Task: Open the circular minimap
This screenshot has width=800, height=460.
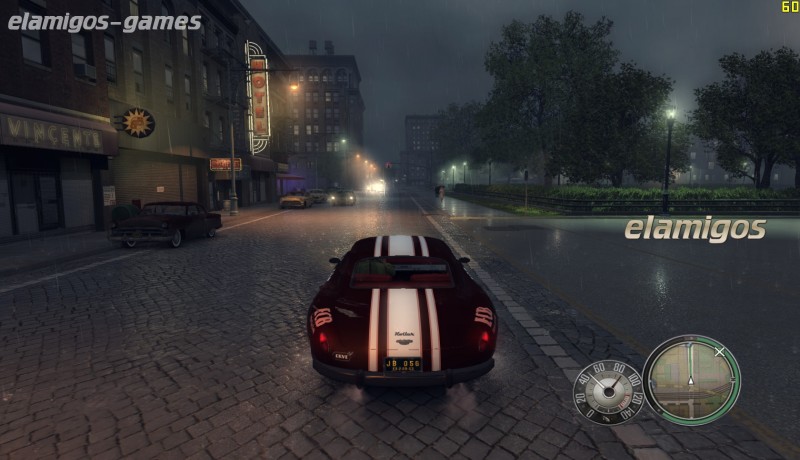Action: click(691, 379)
